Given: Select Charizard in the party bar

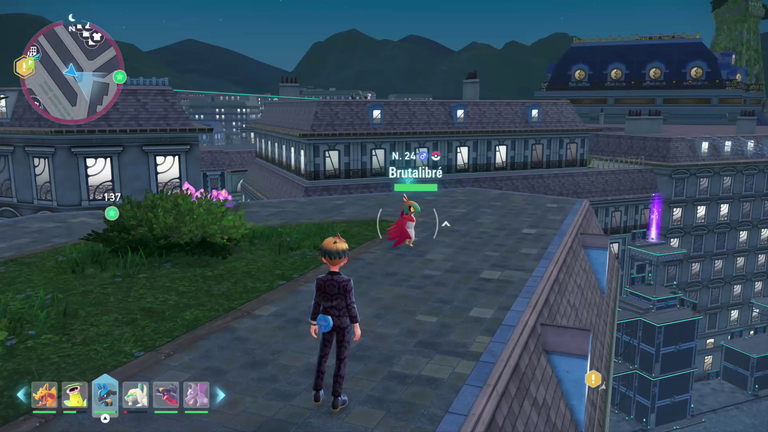Looking at the screenshot, I should [x=44, y=396].
